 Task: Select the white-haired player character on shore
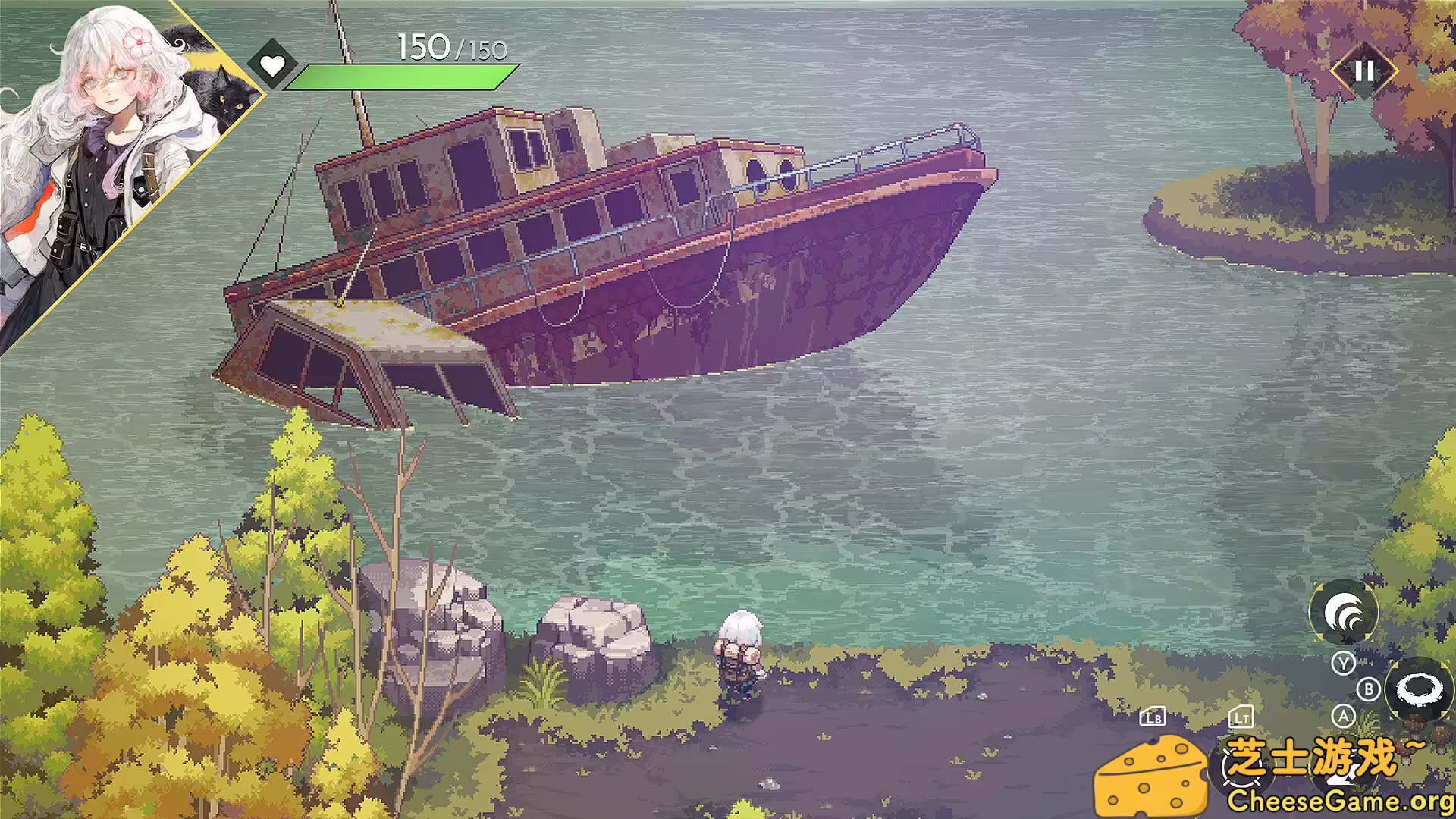[x=739, y=660]
